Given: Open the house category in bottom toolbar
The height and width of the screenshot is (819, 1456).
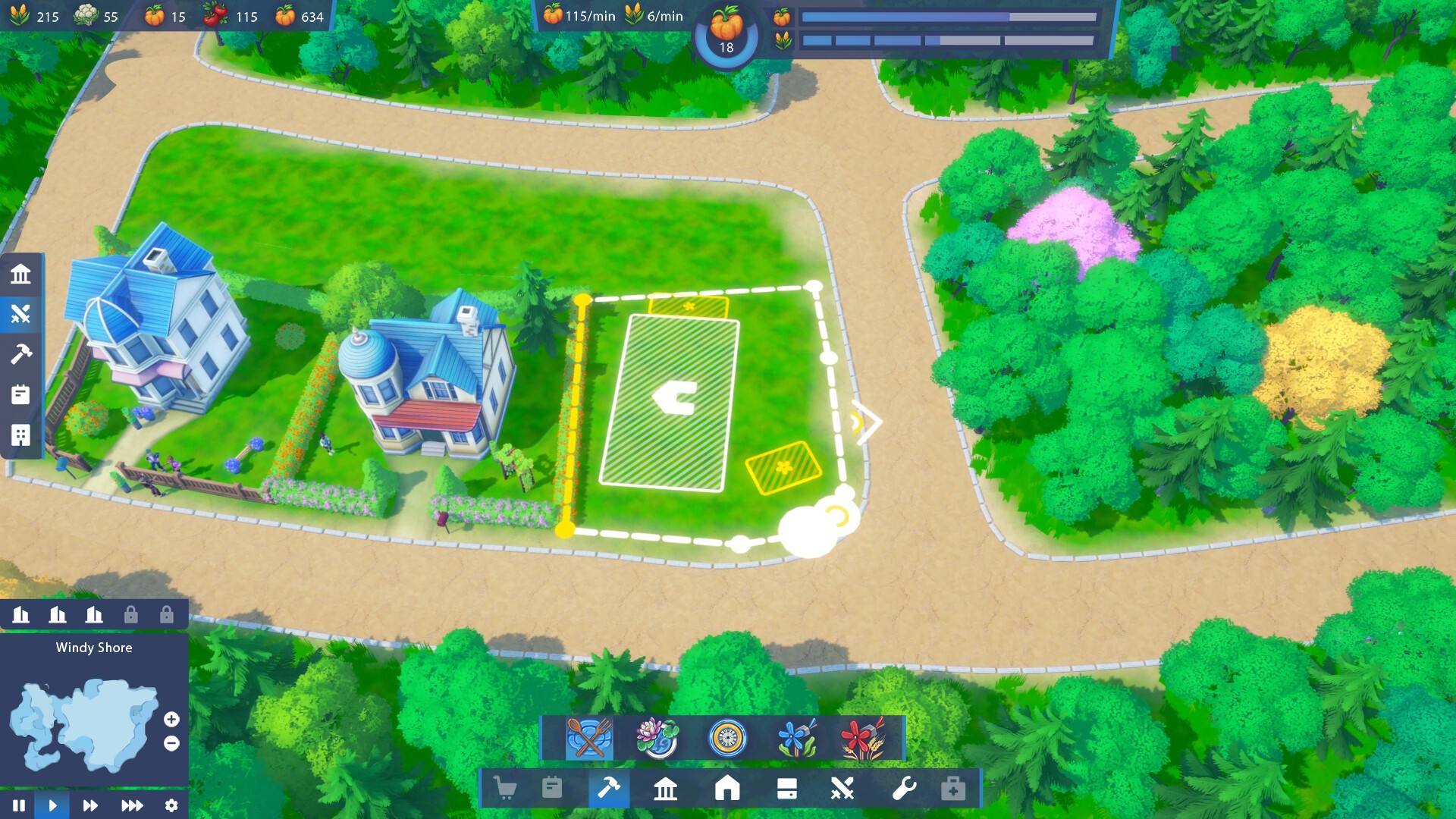Looking at the screenshot, I should coord(726,789).
